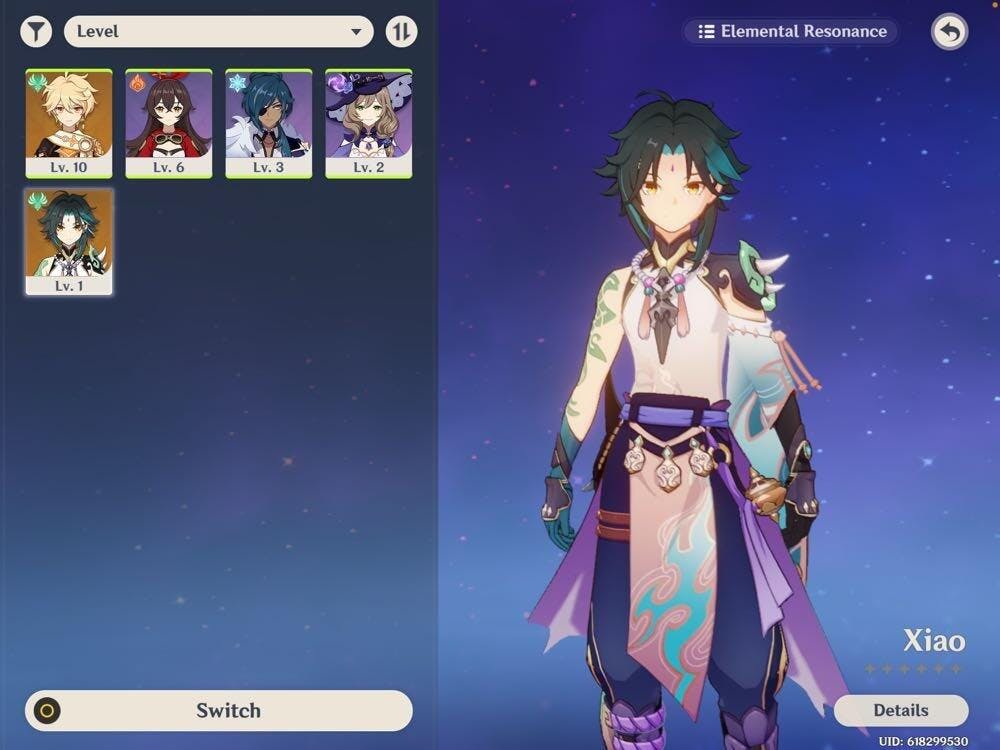The height and width of the screenshot is (750, 1000).
Task: Select the Lv. 2 Lisa character card
Action: tap(369, 124)
